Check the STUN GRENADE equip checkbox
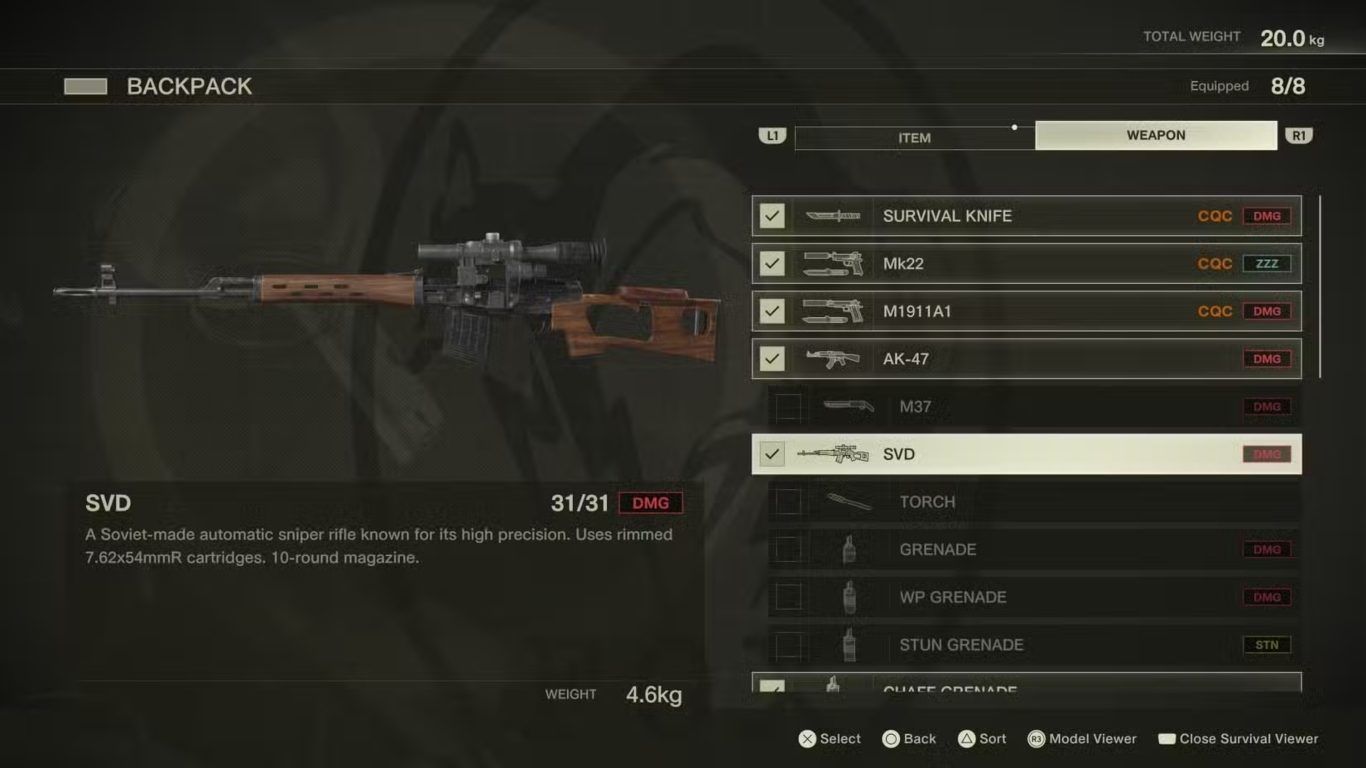The height and width of the screenshot is (768, 1366). (x=788, y=645)
